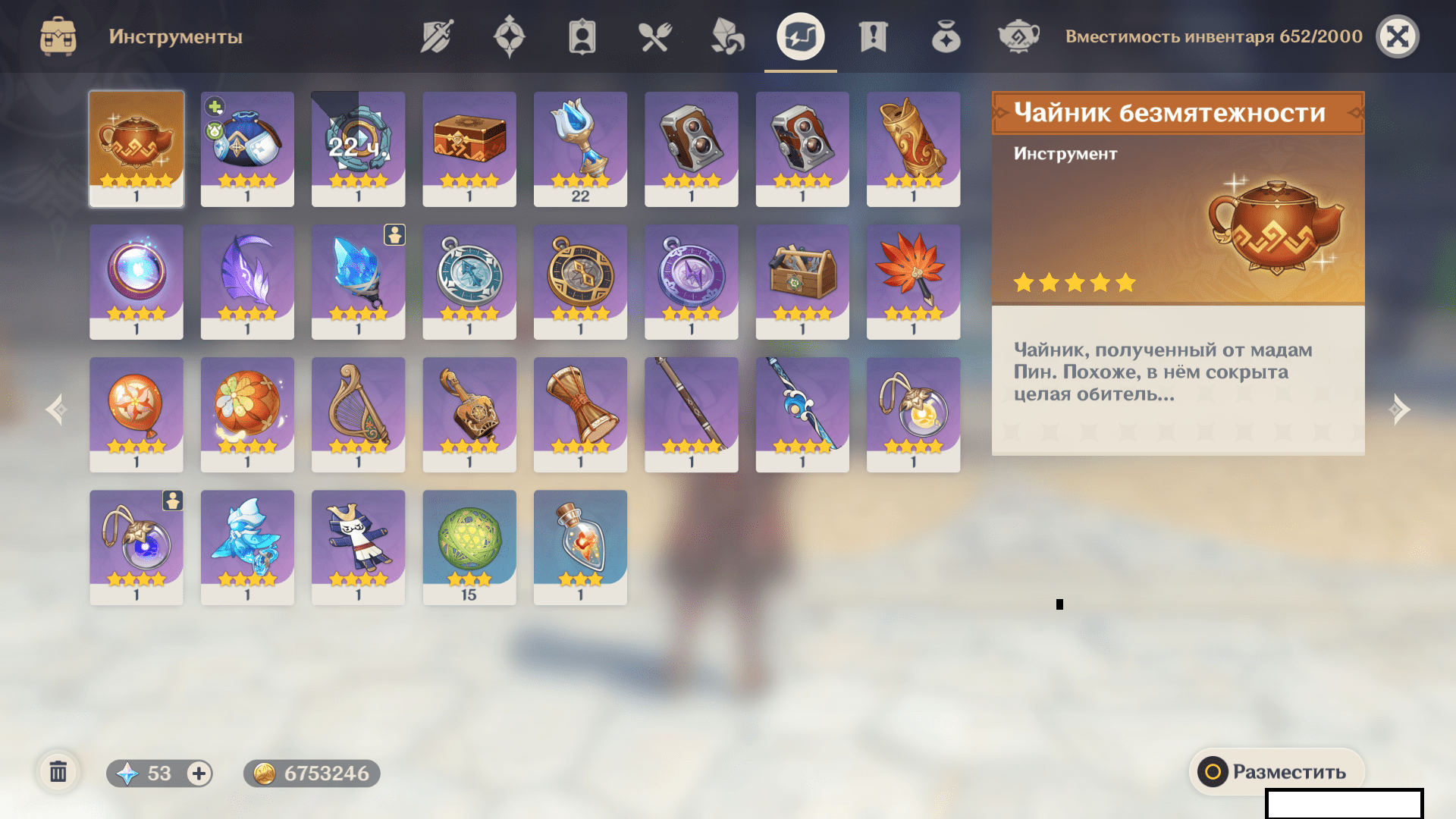Select the harp instrument slot
This screenshot has height=819, width=1456.
[358, 414]
